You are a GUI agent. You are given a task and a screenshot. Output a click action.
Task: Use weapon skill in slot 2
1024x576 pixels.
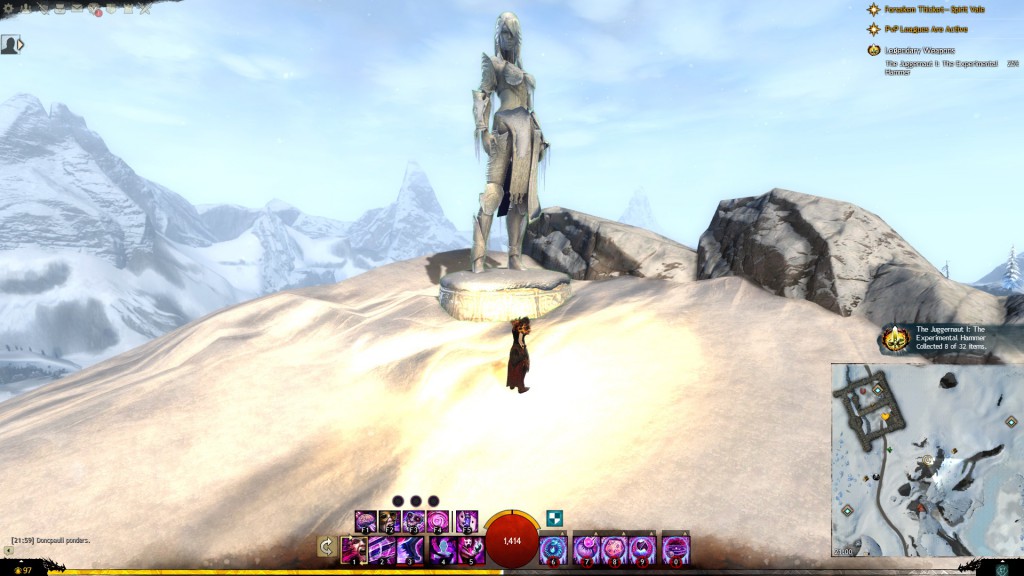(x=381, y=550)
